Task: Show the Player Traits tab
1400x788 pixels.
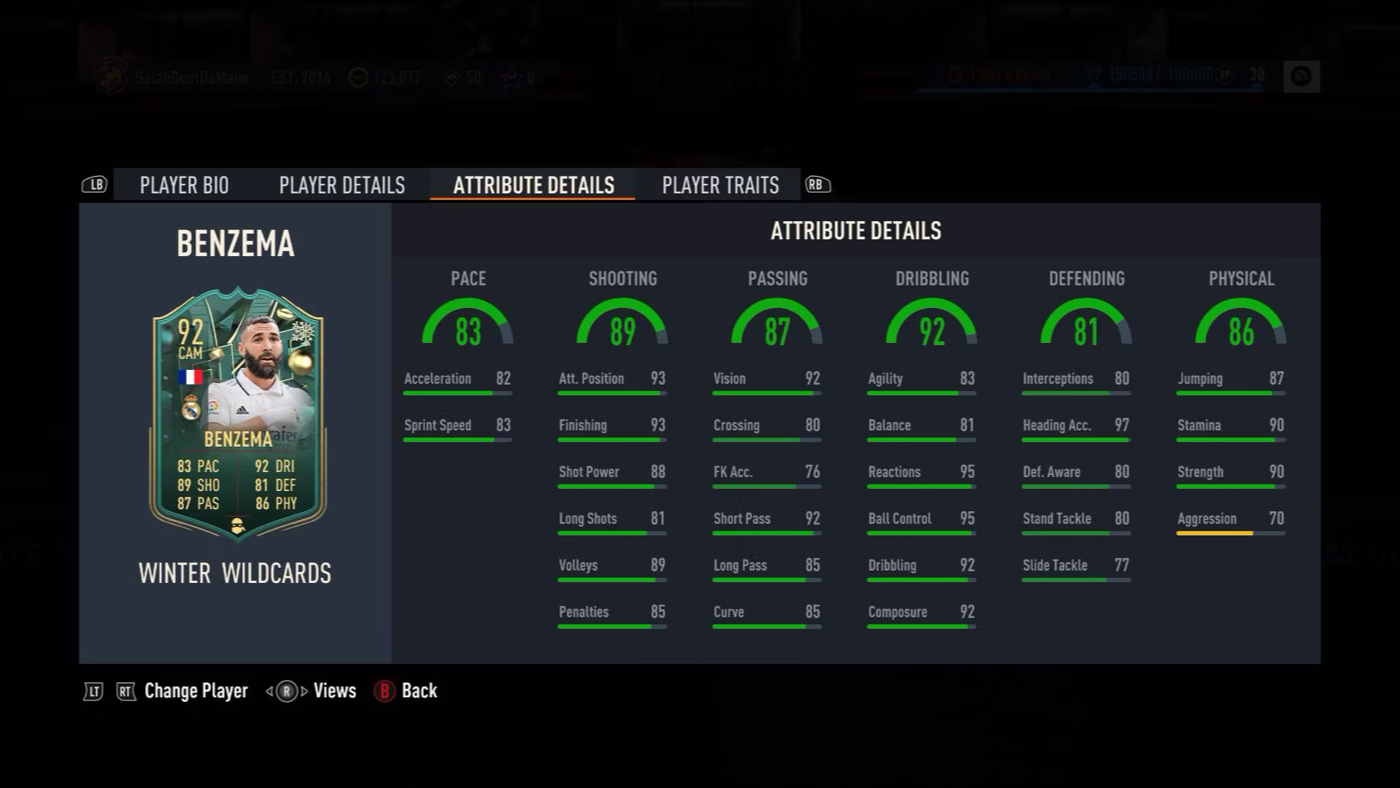Action: [720, 185]
